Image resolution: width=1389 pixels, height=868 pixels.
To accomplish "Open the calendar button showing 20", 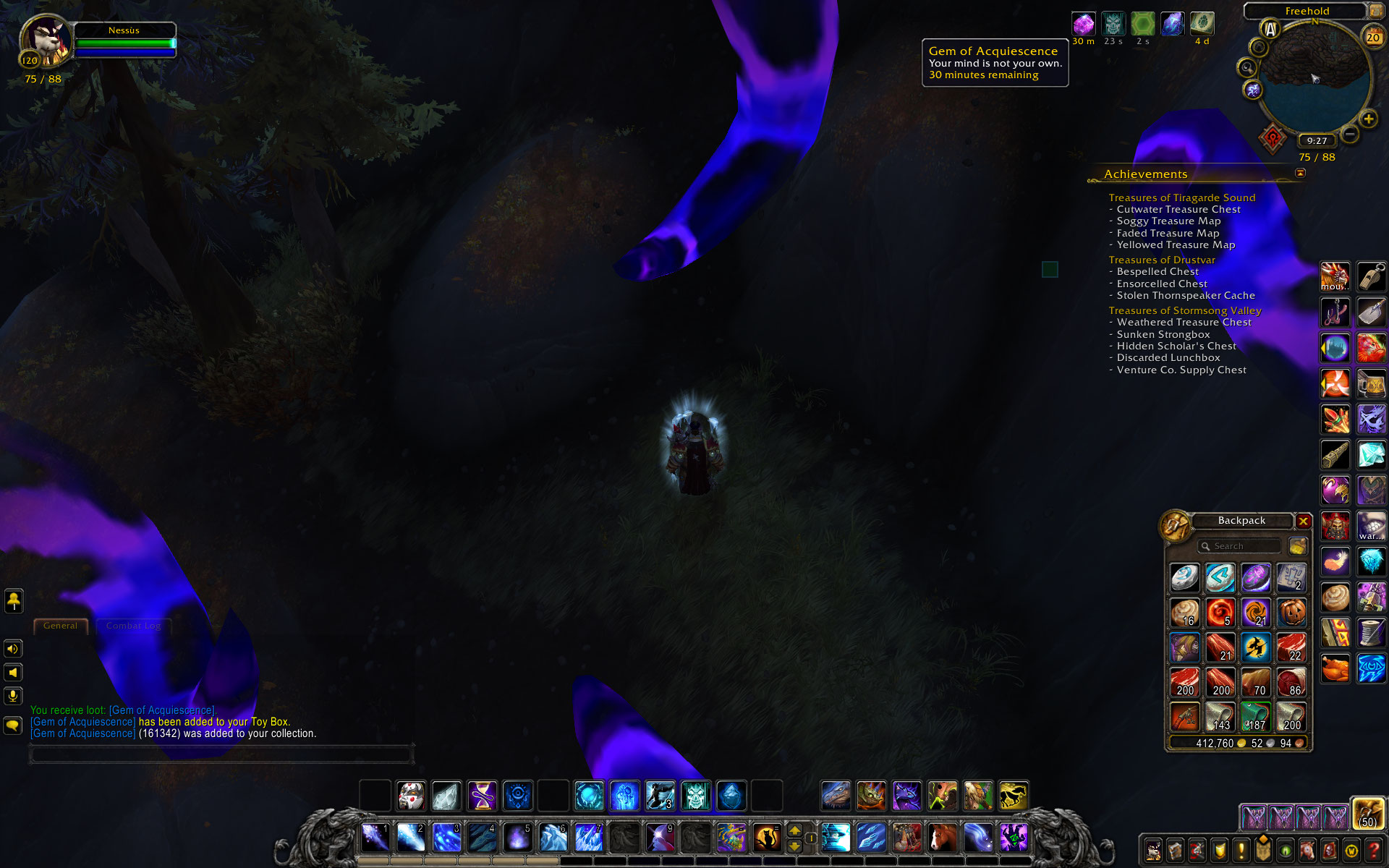I will pyautogui.click(x=1372, y=37).
